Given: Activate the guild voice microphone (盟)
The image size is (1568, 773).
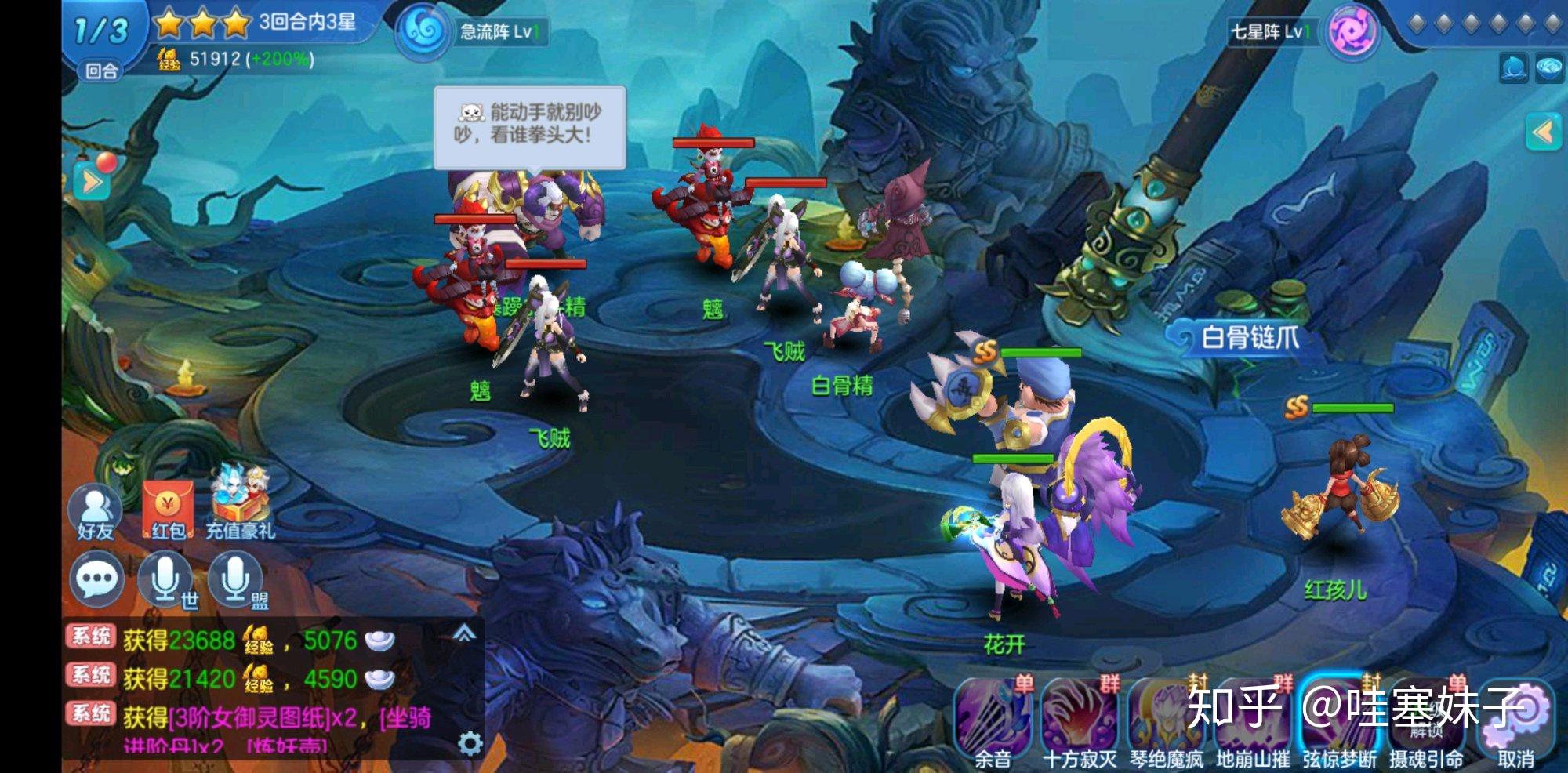Looking at the screenshot, I should point(235,580).
